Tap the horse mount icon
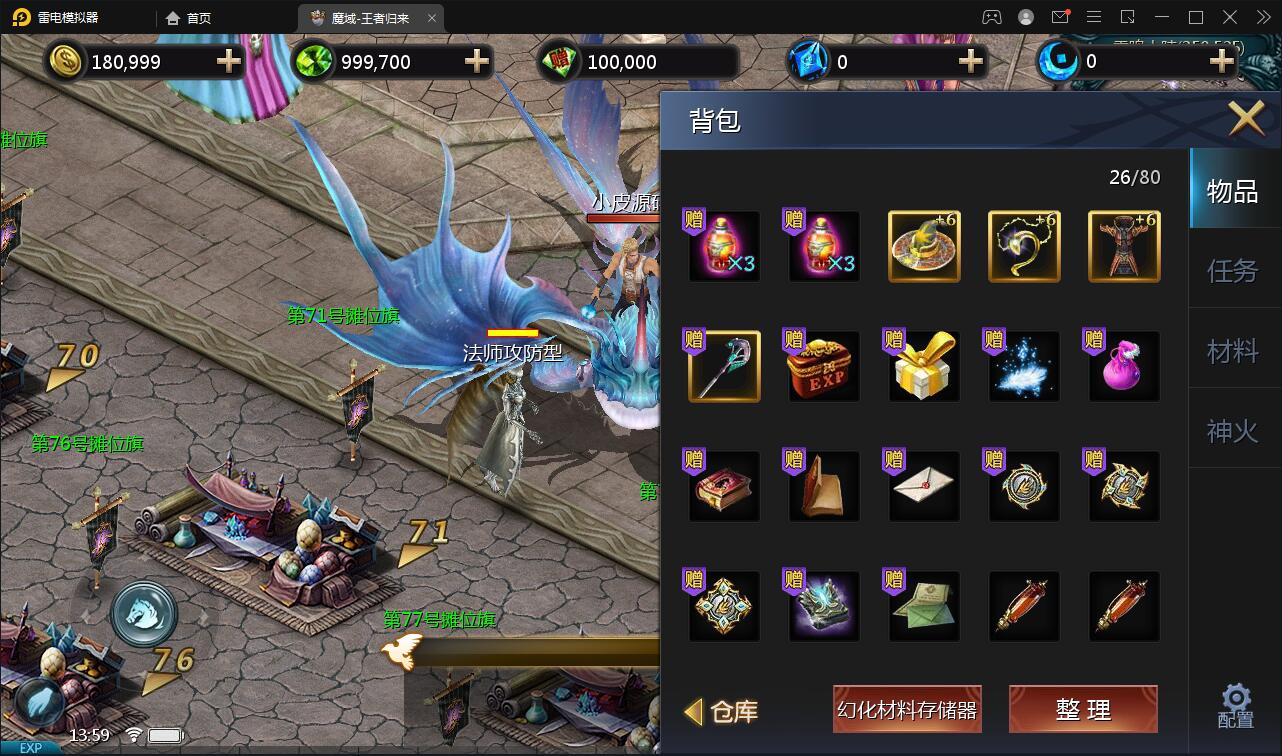1282x756 pixels. click(144, 614)
